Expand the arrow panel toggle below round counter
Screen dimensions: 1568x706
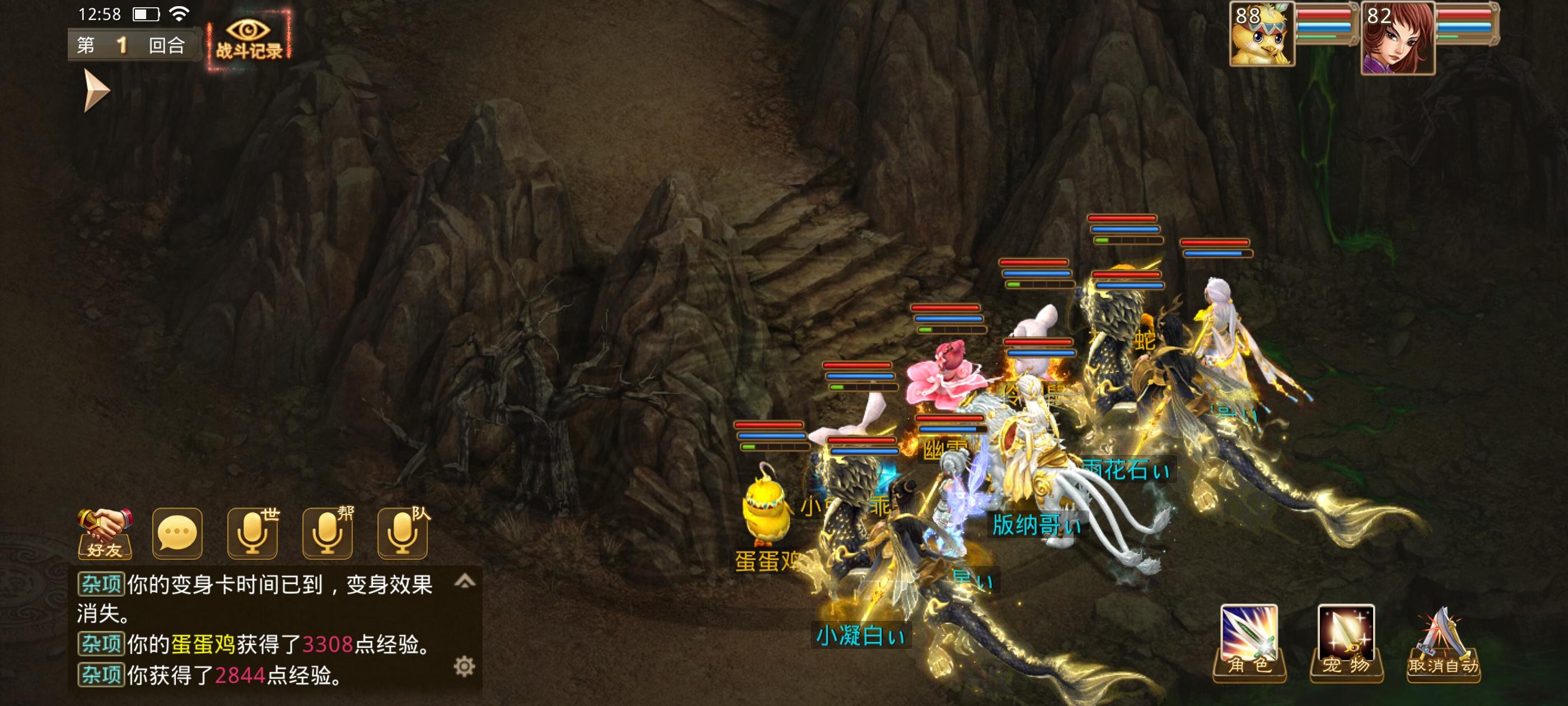(x=96, y=90)
